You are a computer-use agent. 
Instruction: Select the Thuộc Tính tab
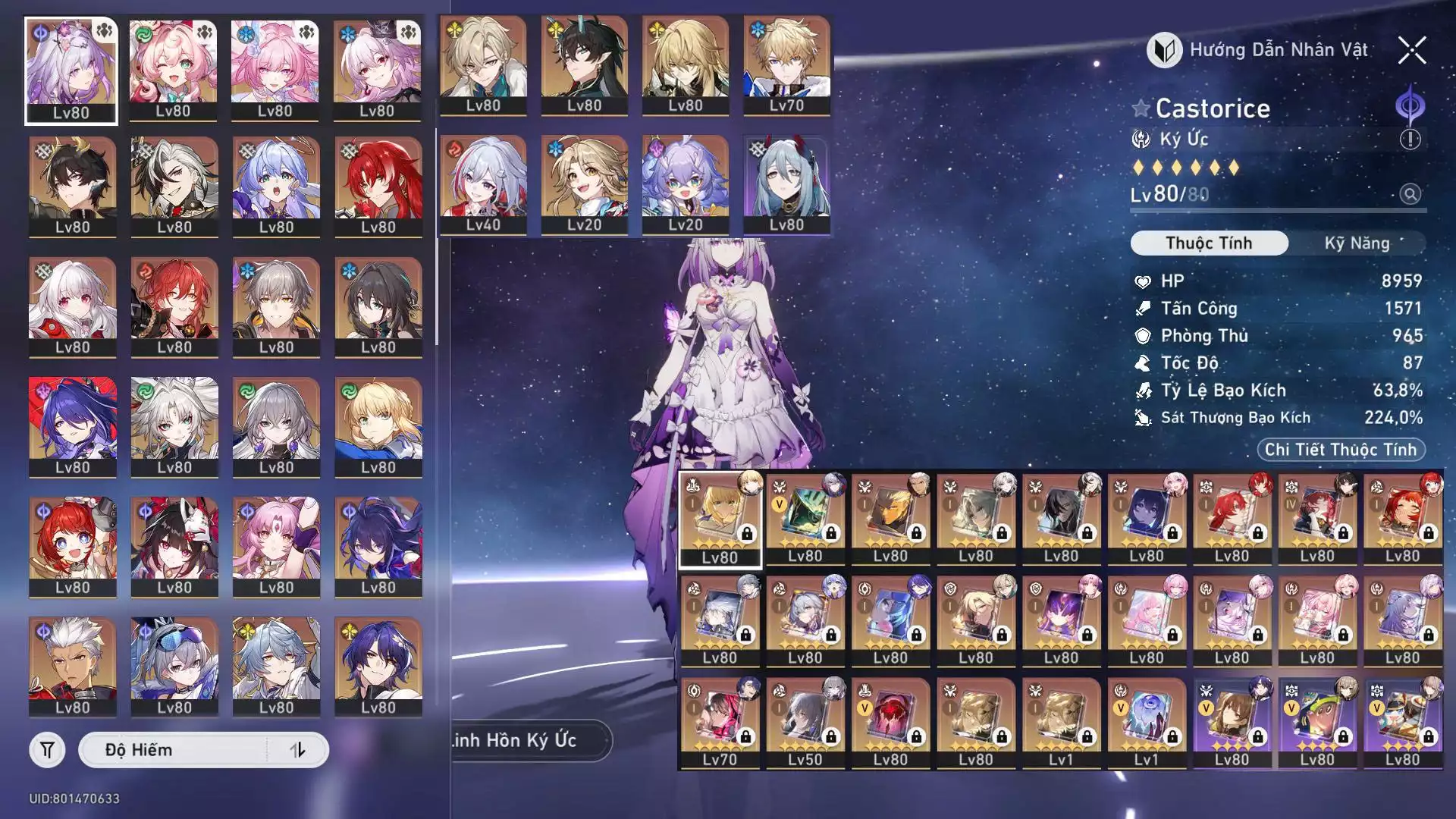[1209, 243]
